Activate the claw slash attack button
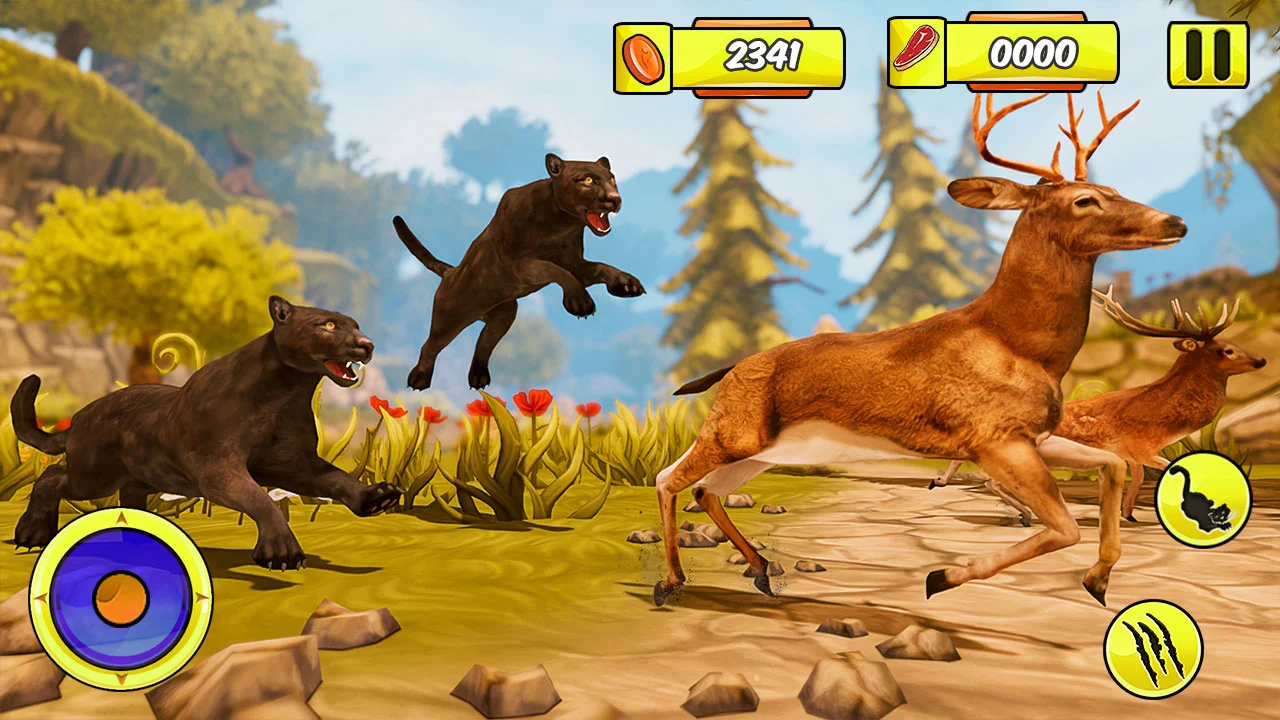The image size is (1280, 720). pyautogui.click(x=1153, y=650)
